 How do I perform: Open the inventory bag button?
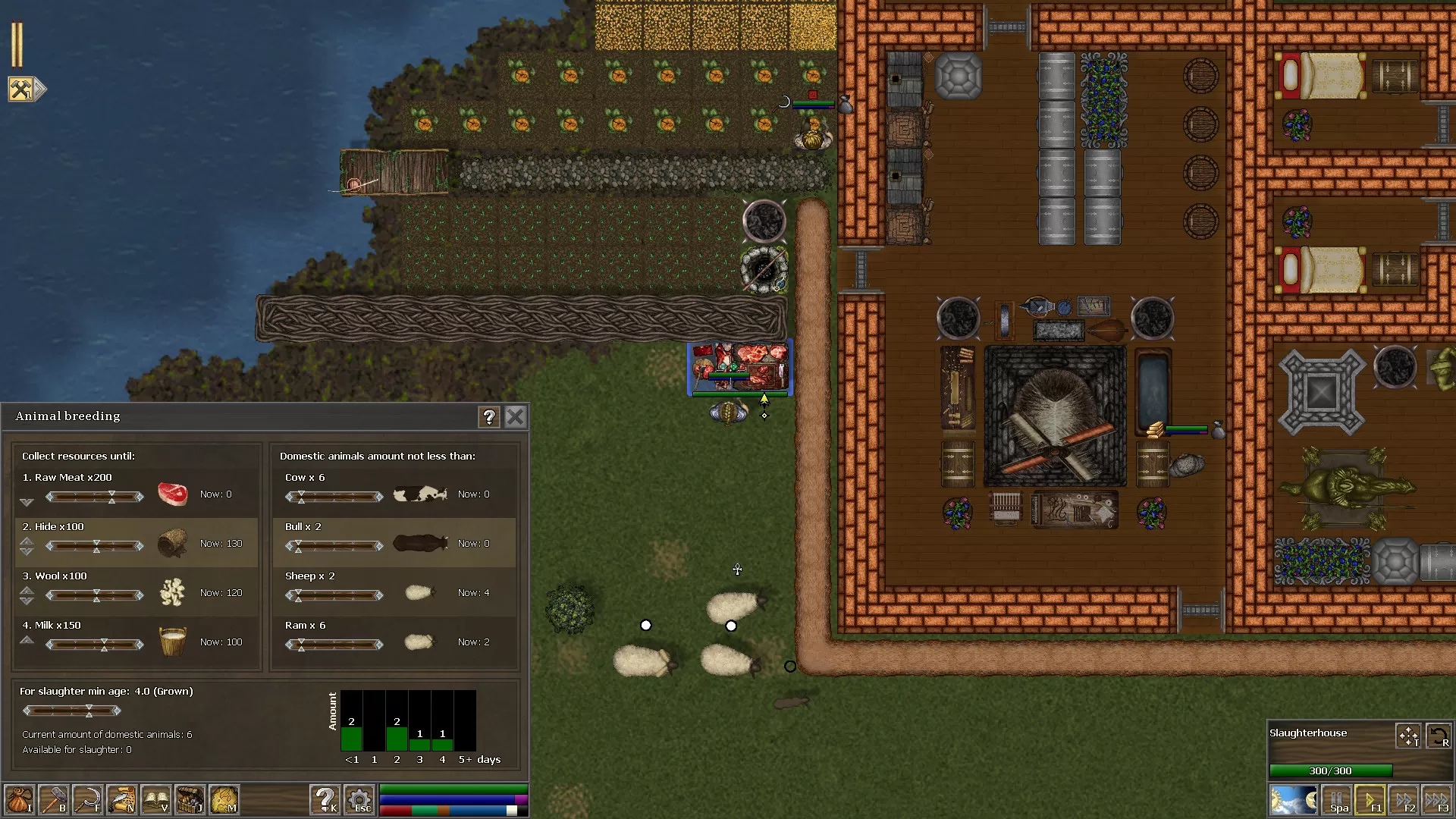point(19,800)
